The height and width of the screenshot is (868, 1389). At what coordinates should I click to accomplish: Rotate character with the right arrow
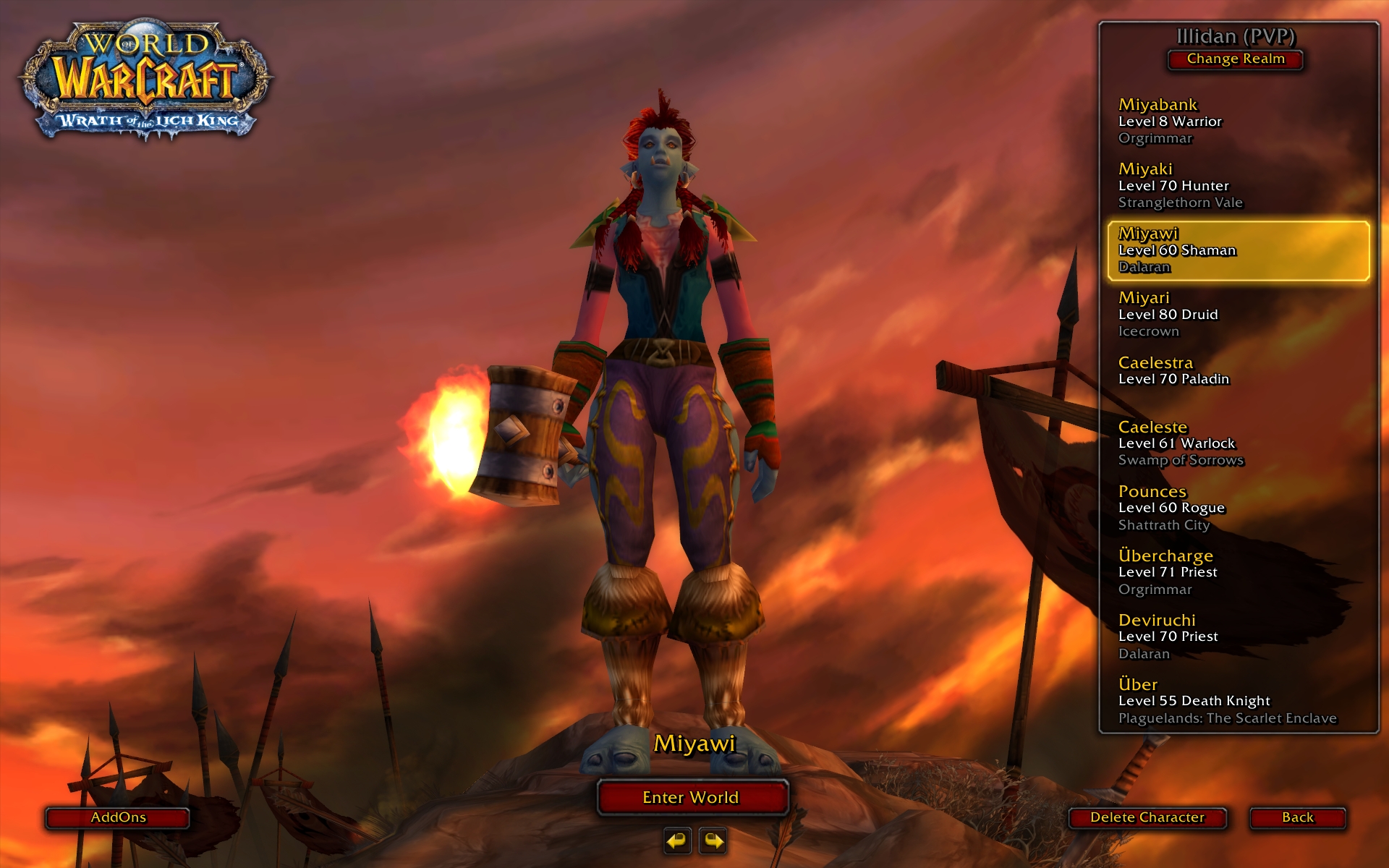point(713,841)
